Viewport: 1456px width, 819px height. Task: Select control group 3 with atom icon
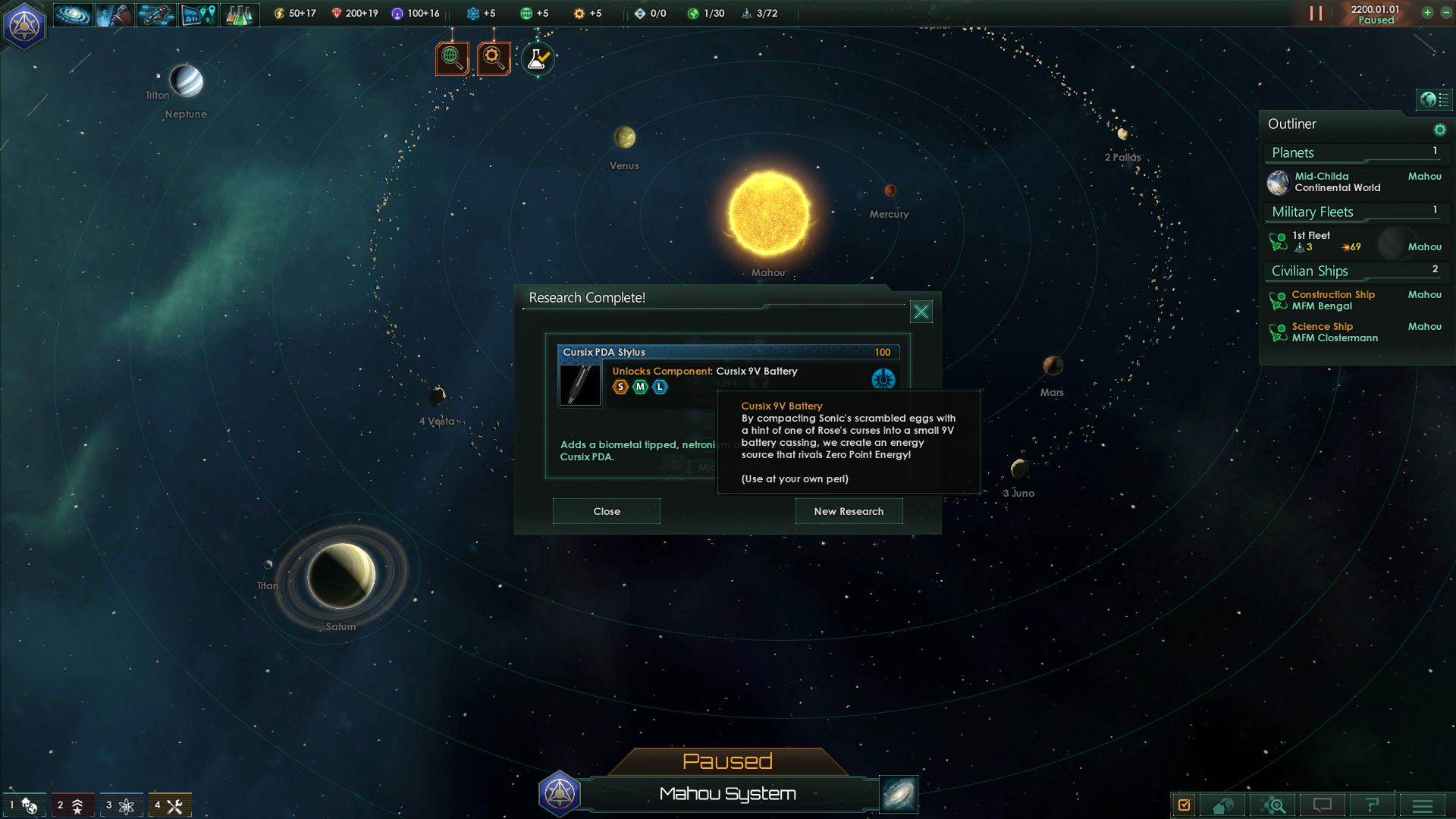point(121,805)
